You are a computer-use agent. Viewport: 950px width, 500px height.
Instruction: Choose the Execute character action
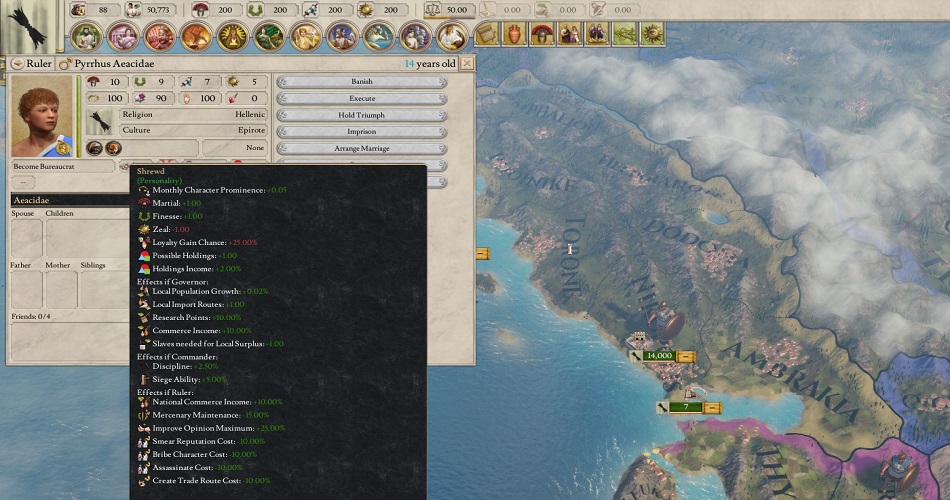coord(361,98)
